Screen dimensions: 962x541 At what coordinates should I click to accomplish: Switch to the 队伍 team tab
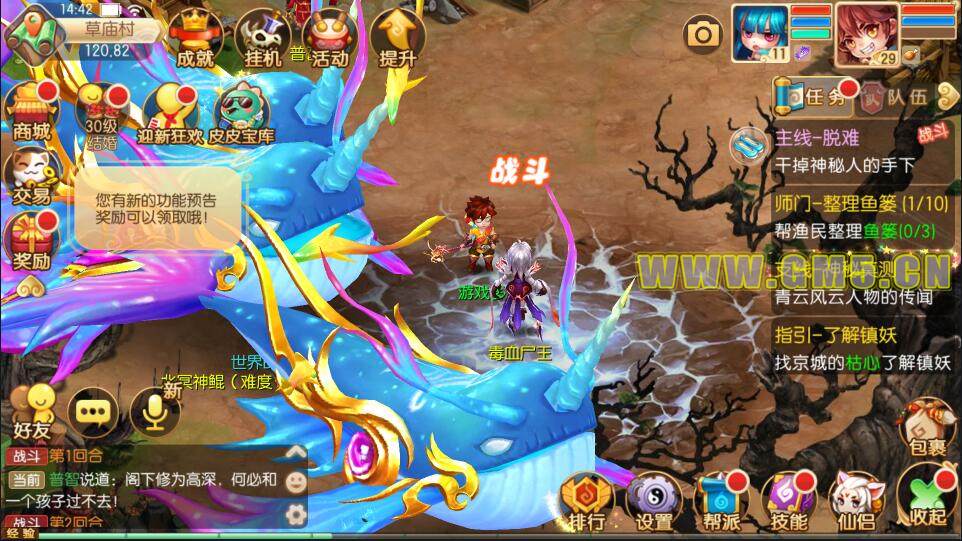pos(897,97)
